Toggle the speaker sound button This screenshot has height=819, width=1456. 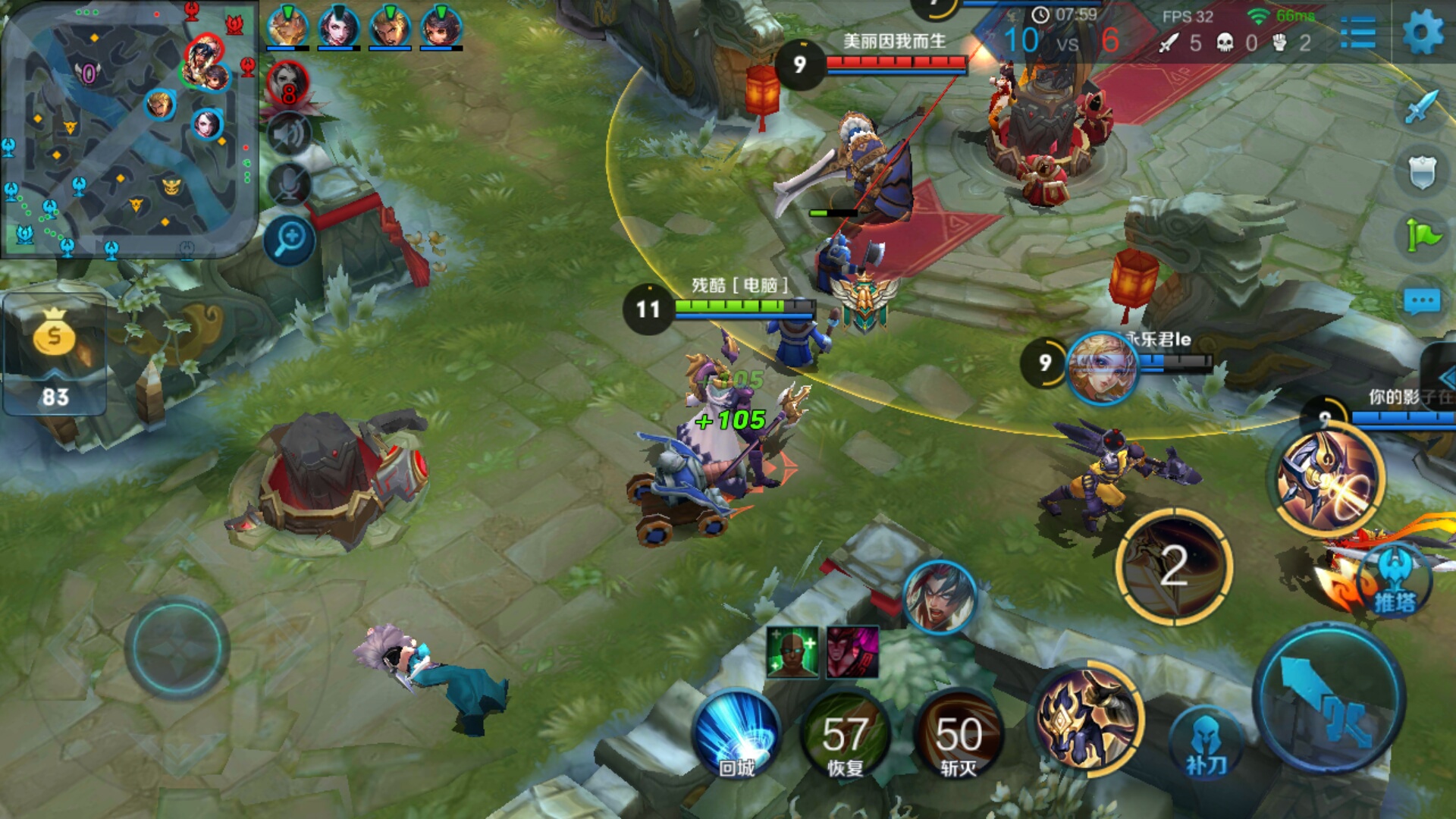pyautogui.click(x=289, y=133)
